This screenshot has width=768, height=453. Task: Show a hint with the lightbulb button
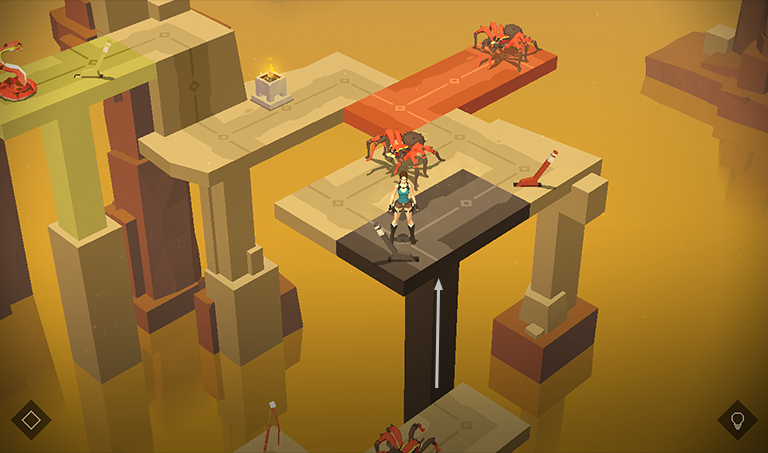pyautogui.click(x=737, y=420)
